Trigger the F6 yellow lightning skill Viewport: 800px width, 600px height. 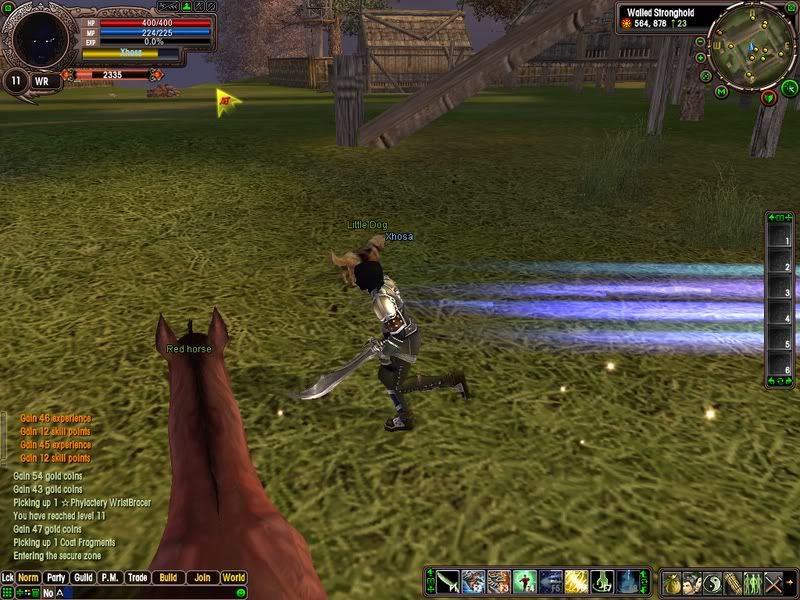[x=577, y=582]
